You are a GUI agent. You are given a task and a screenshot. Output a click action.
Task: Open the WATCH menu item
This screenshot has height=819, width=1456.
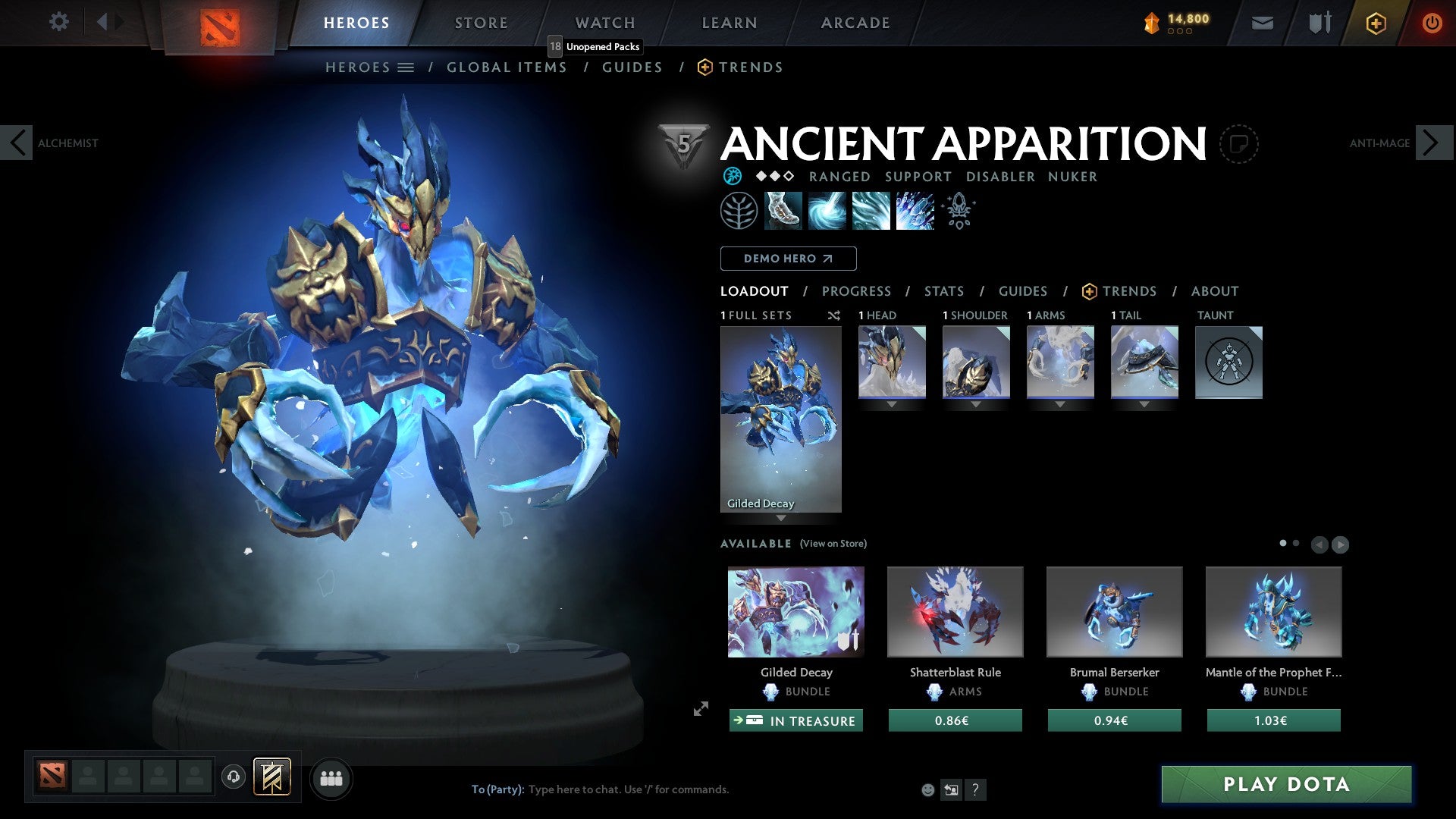click(604, 22)
